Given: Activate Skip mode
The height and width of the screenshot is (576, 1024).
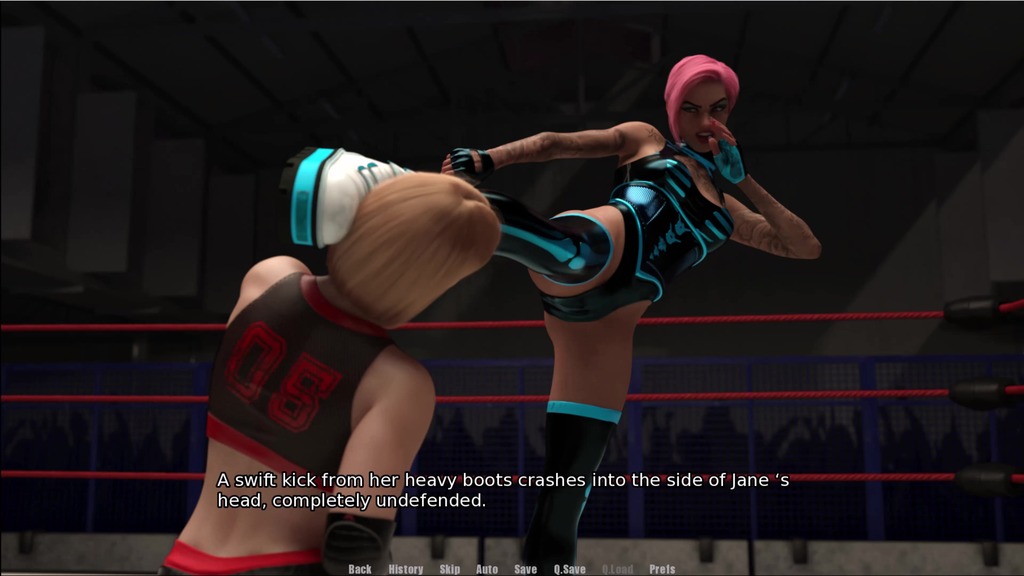Looking at the screenshot, I should pos(450,569).
